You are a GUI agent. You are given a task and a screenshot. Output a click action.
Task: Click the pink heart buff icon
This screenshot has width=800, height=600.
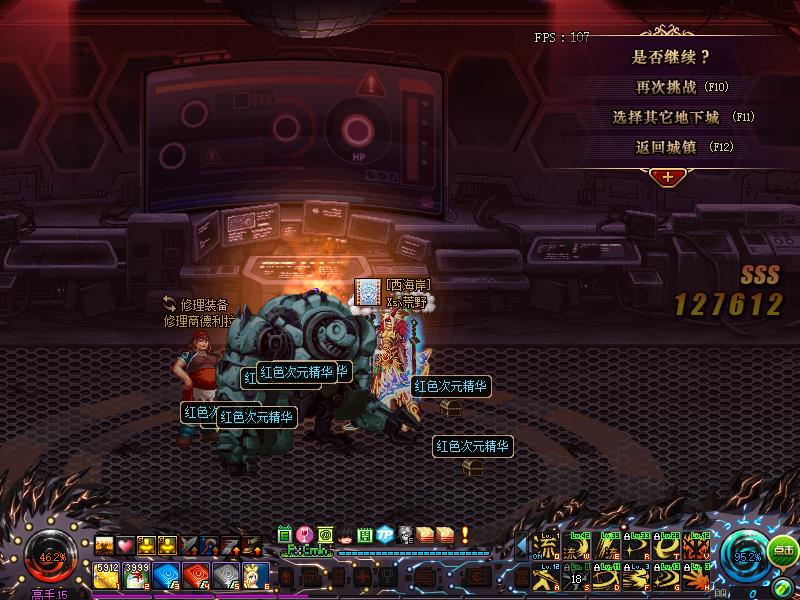pos(125,545)
